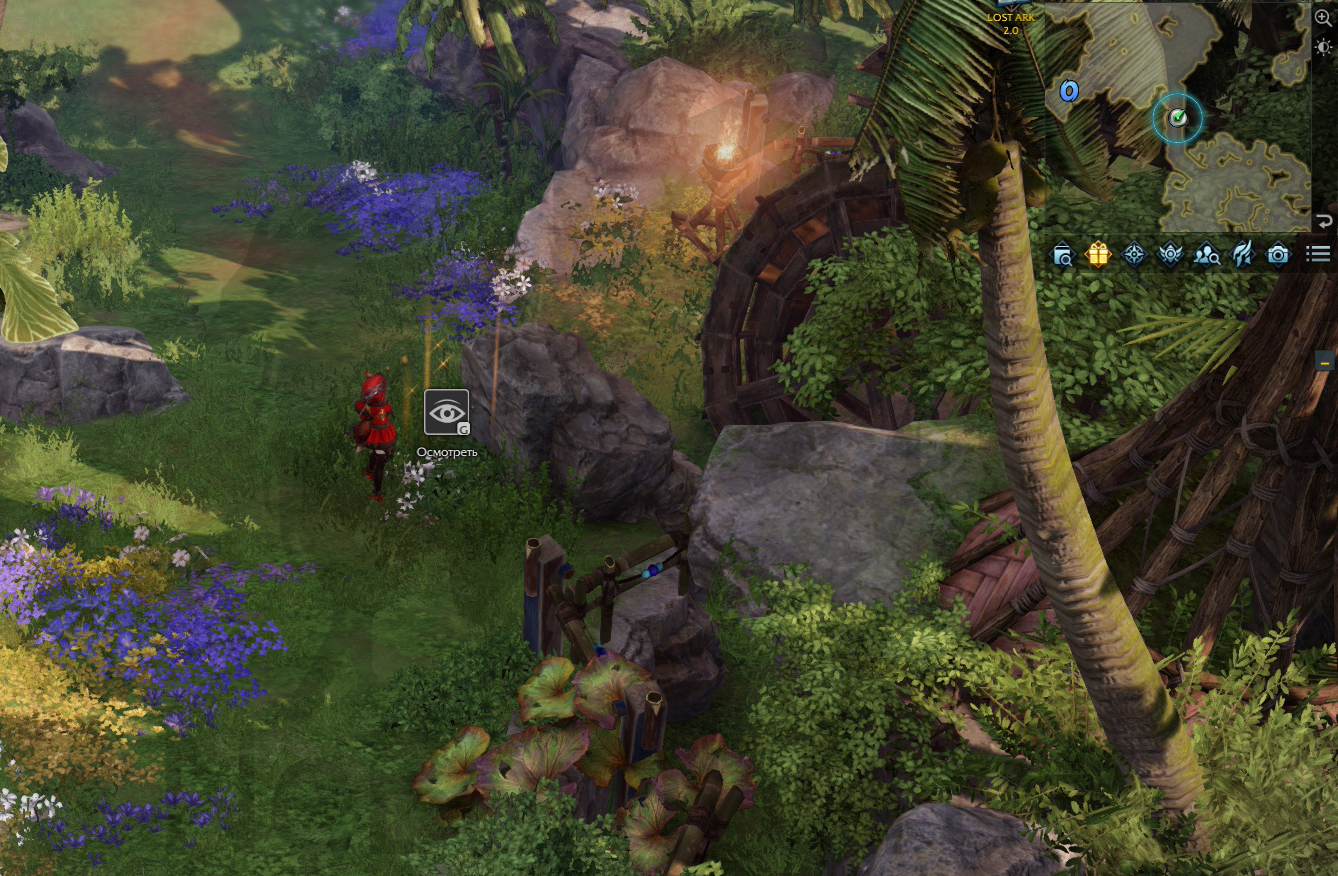Click the feather wing icon
The image size is (1338, 876).
coord(1242,255)
